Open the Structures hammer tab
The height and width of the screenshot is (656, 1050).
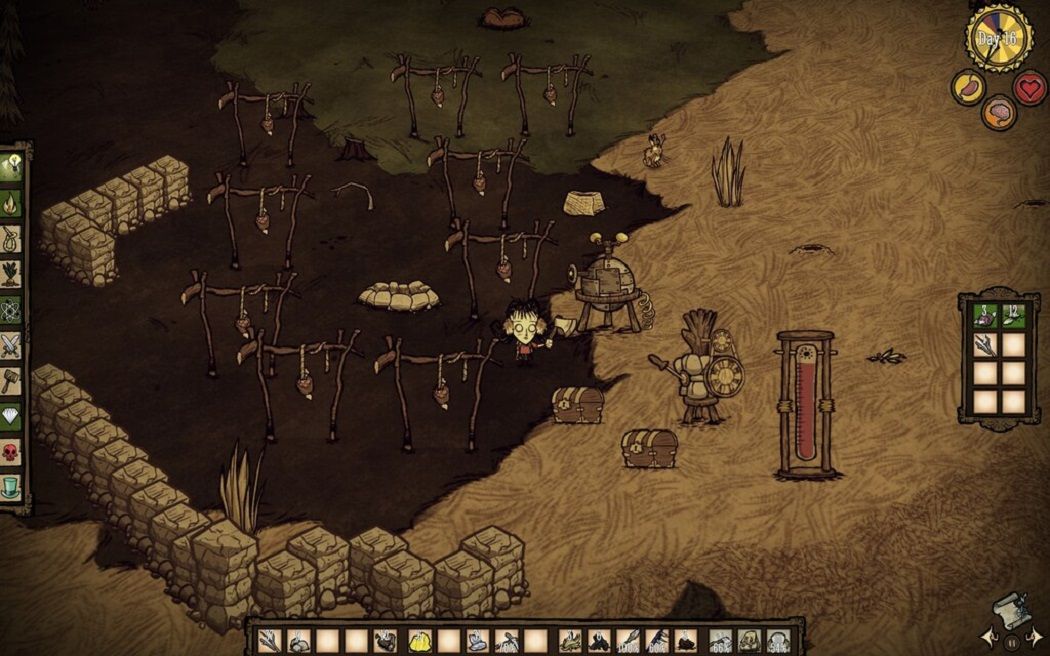point(13,381)
